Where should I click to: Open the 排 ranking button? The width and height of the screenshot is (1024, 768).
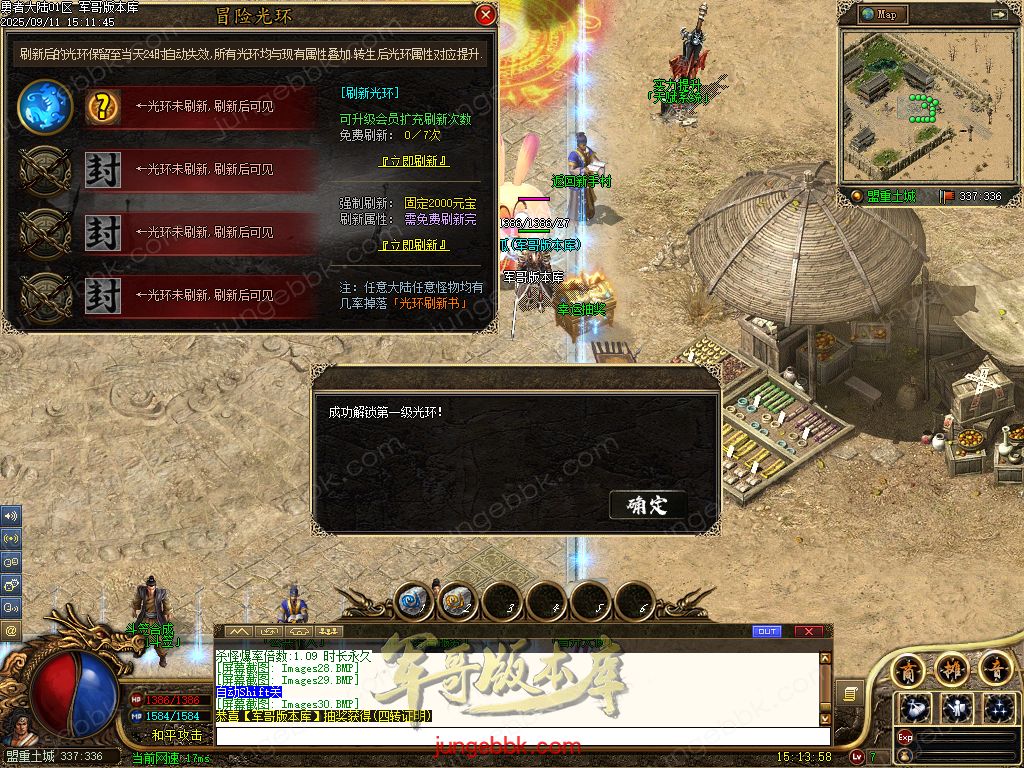click(951, 667)
